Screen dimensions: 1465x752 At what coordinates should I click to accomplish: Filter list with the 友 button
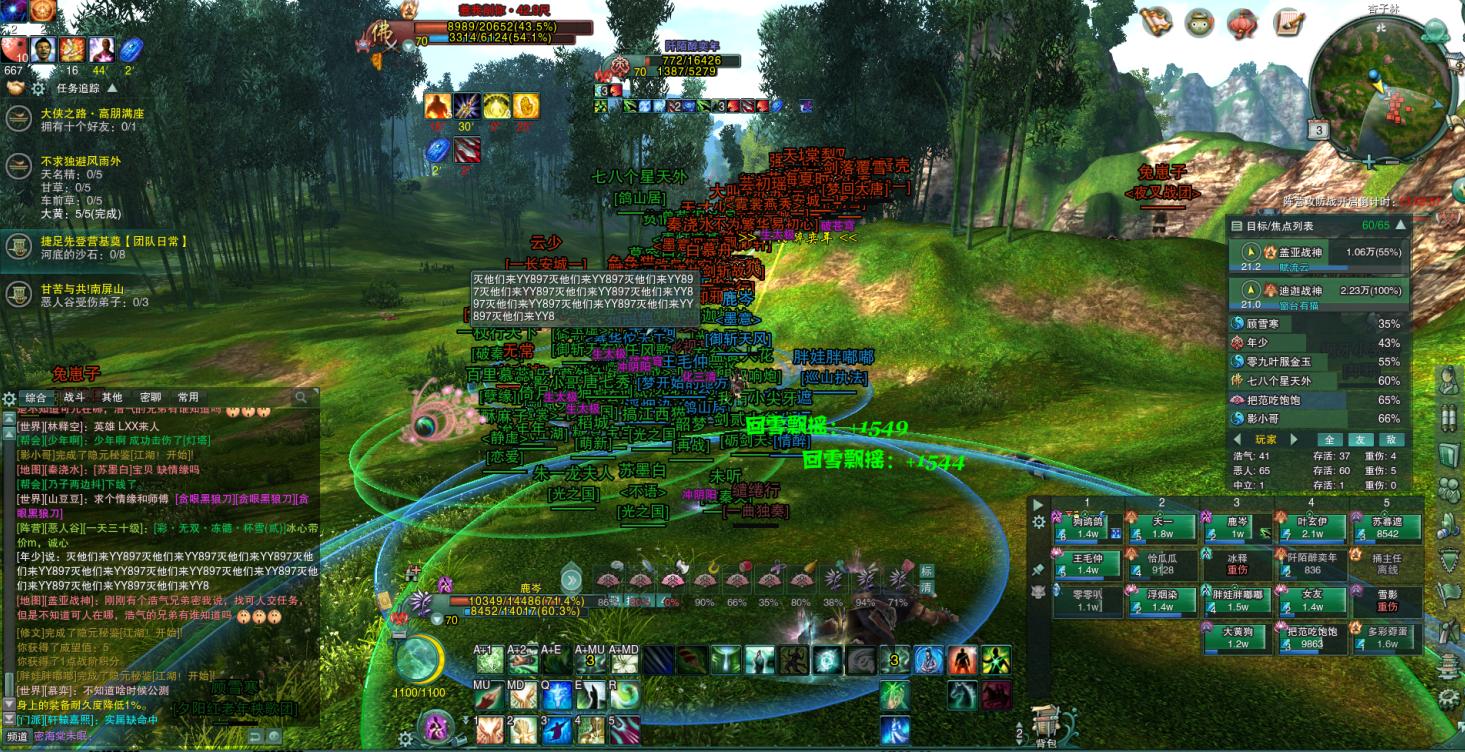tap(1359, 439)
